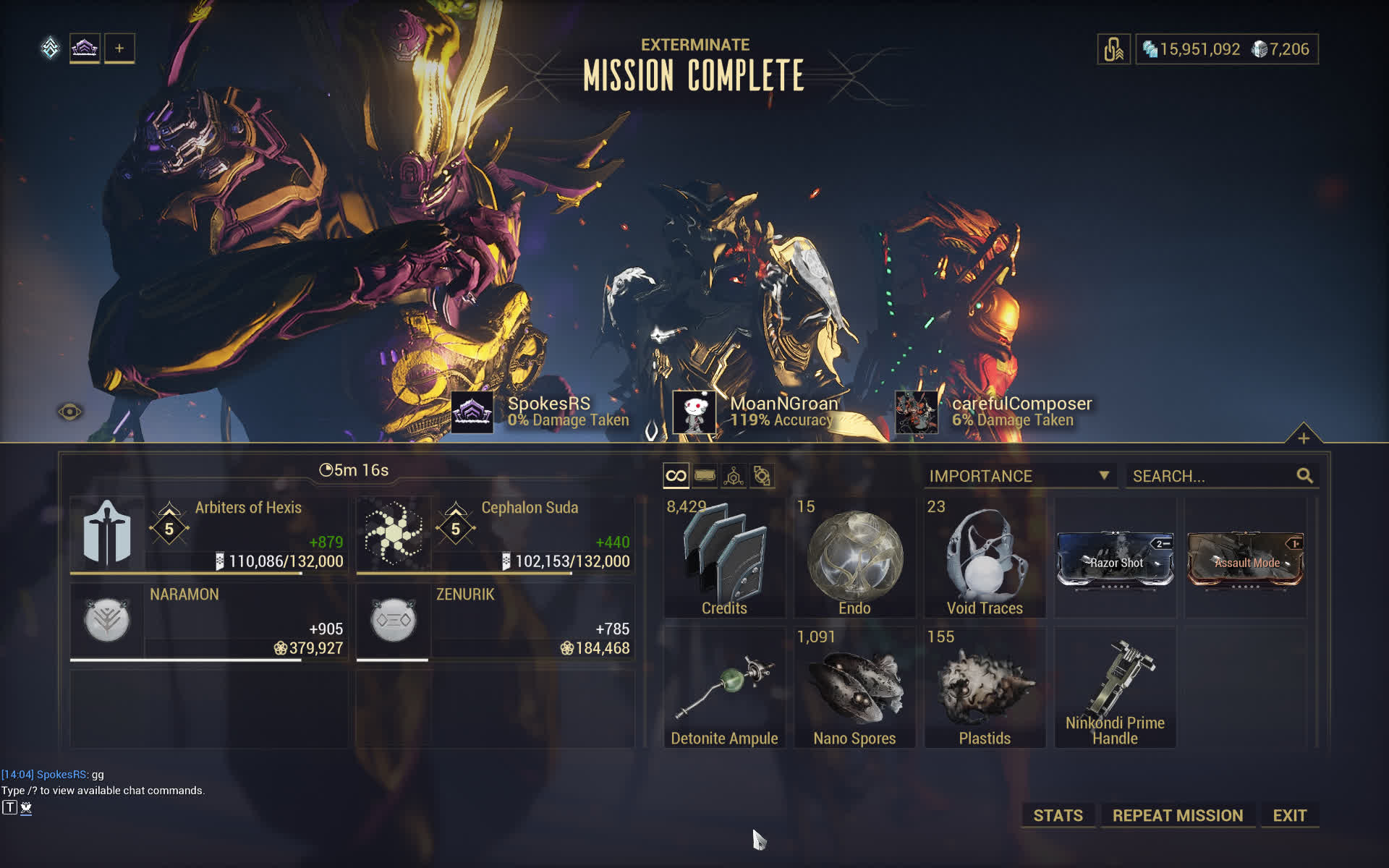Open the Nano Spores reward tile
Screen dimensions: 1389x868
click(854, 687)
